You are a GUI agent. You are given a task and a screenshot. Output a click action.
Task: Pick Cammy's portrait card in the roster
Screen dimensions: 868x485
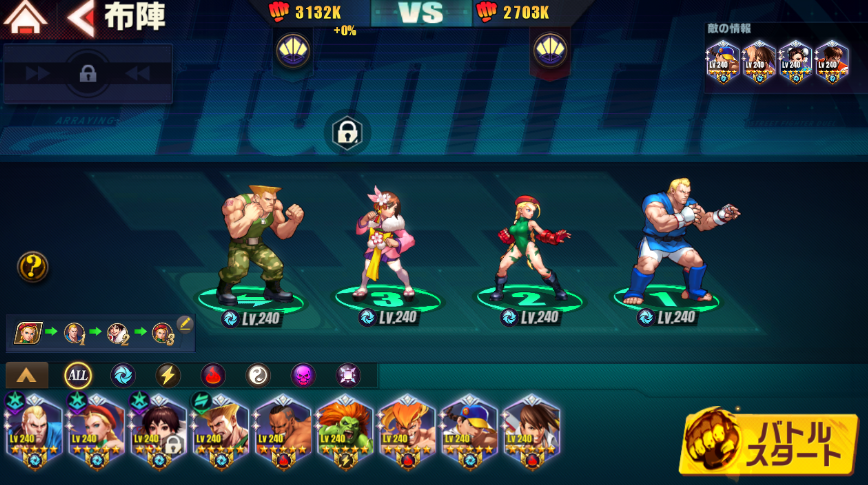pos(96,430)
